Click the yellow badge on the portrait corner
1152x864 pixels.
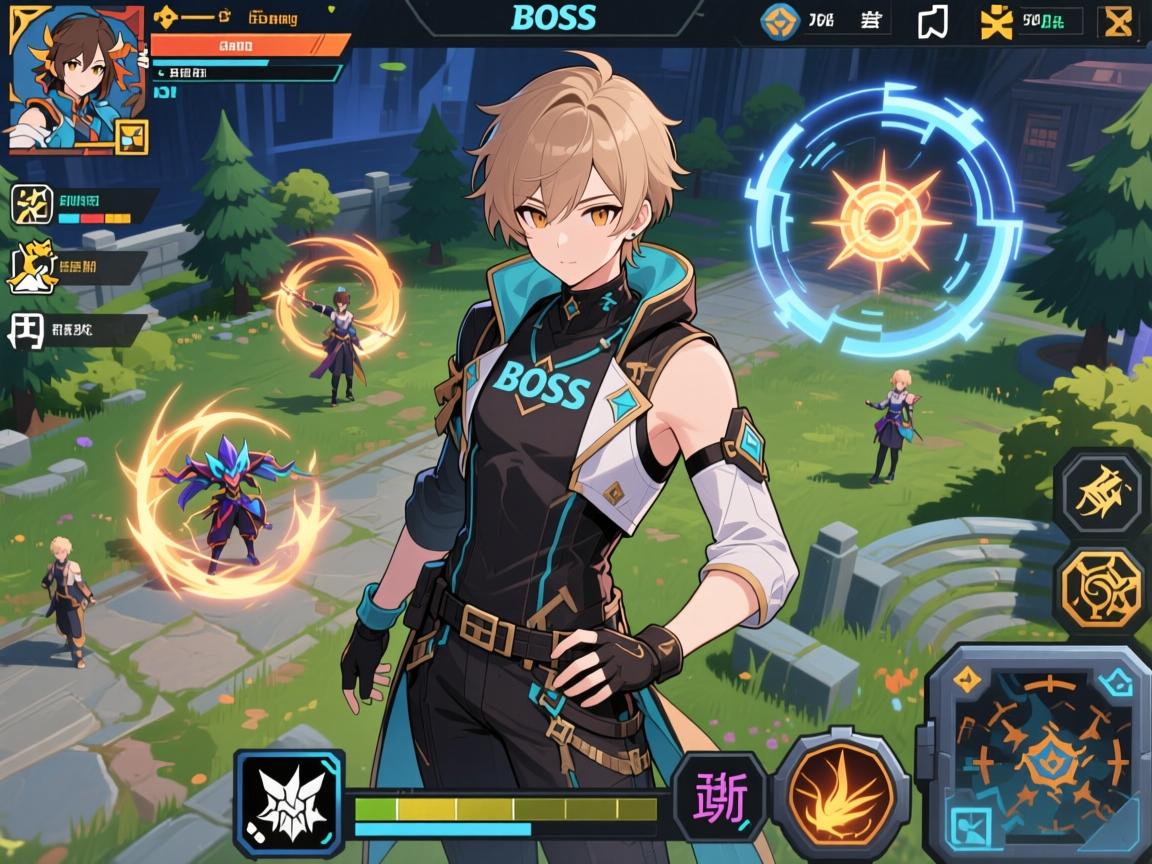point(131,136)
